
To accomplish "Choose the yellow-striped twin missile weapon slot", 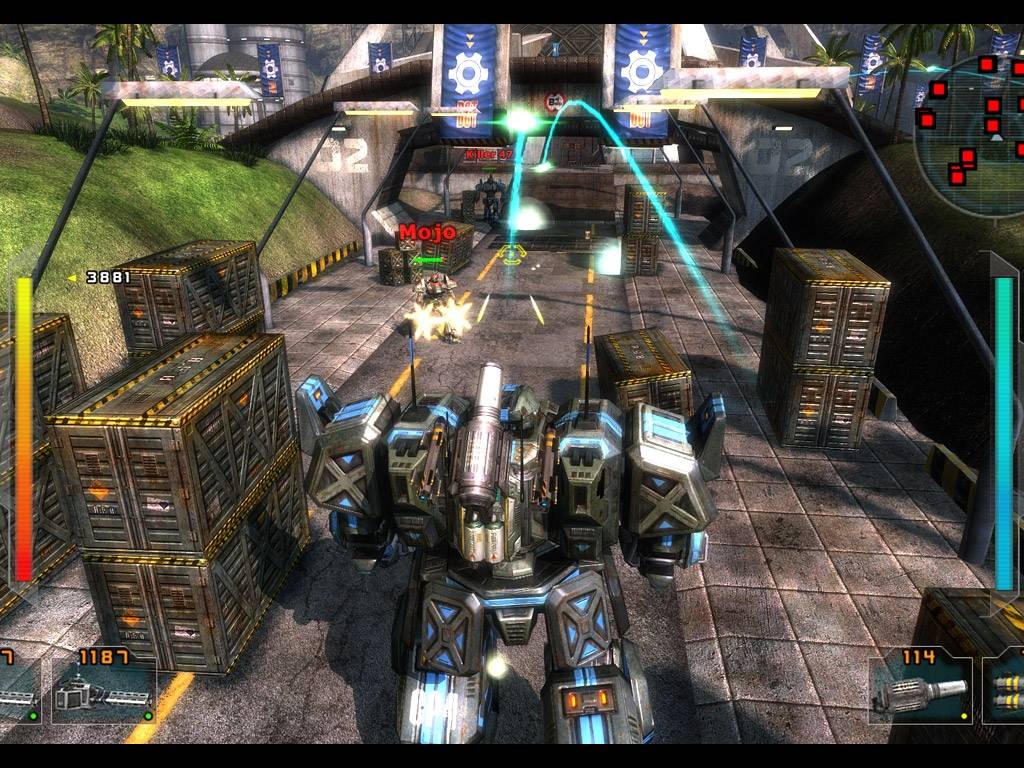I will tap(1005, 689).
